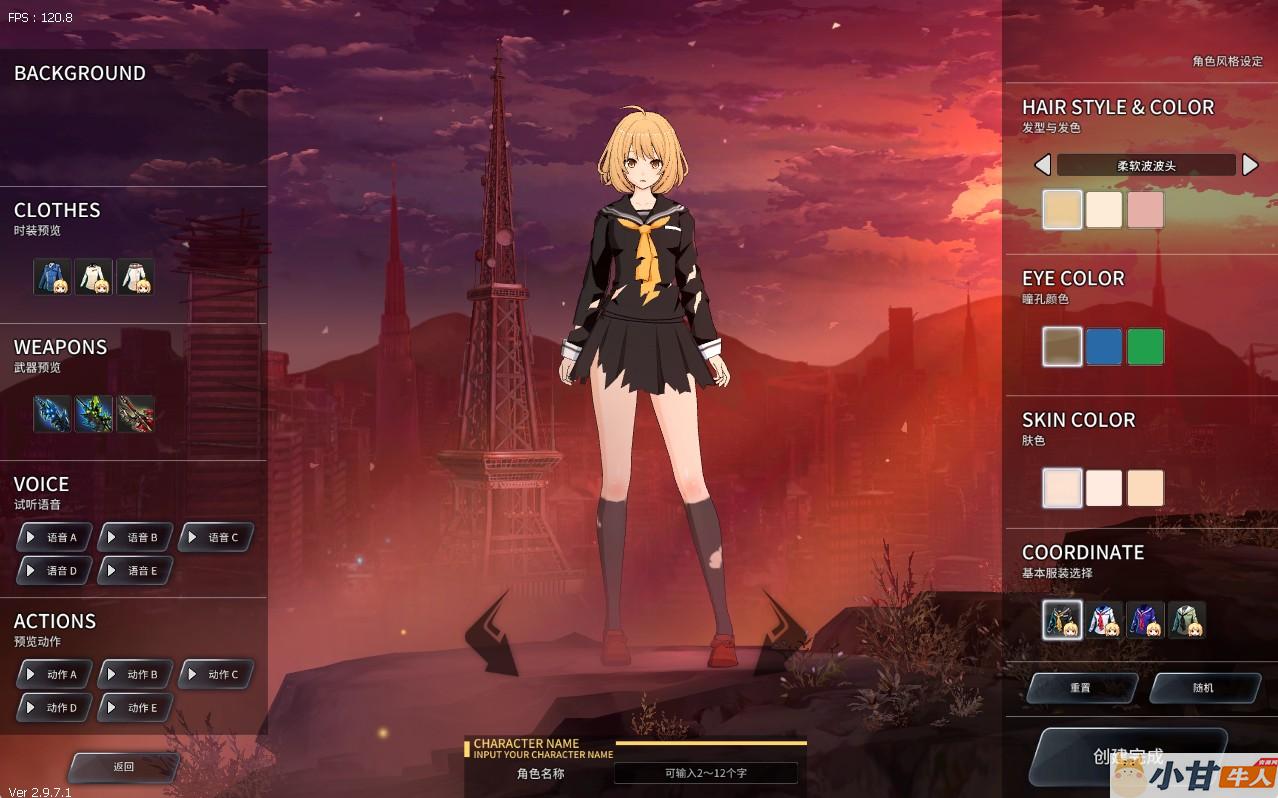Play voice sample 语音 D
Image resolution: width=1278 pixels, height=798 pixels.
click(55, 570)
